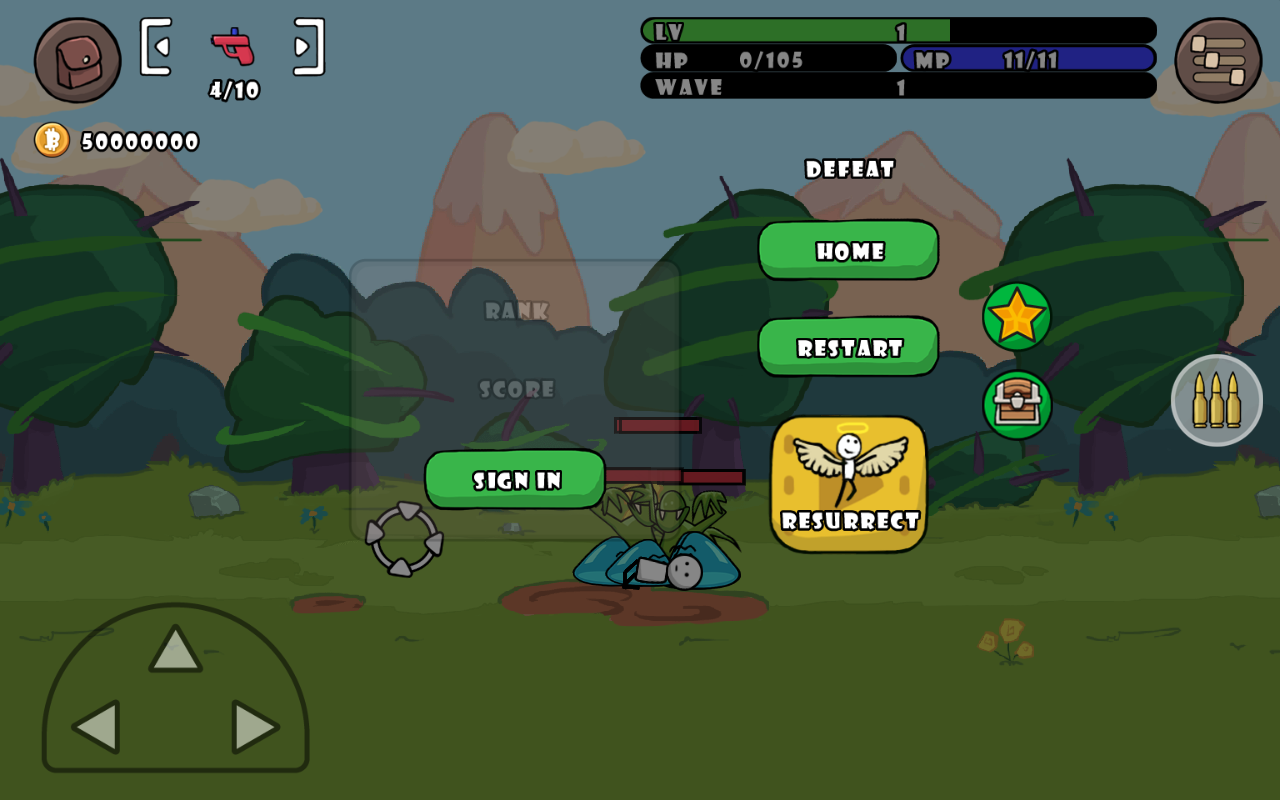The height and width of the screenshot is (800, 1280).
Task: Tap the gold star icon
Action: coord(1017,316)
